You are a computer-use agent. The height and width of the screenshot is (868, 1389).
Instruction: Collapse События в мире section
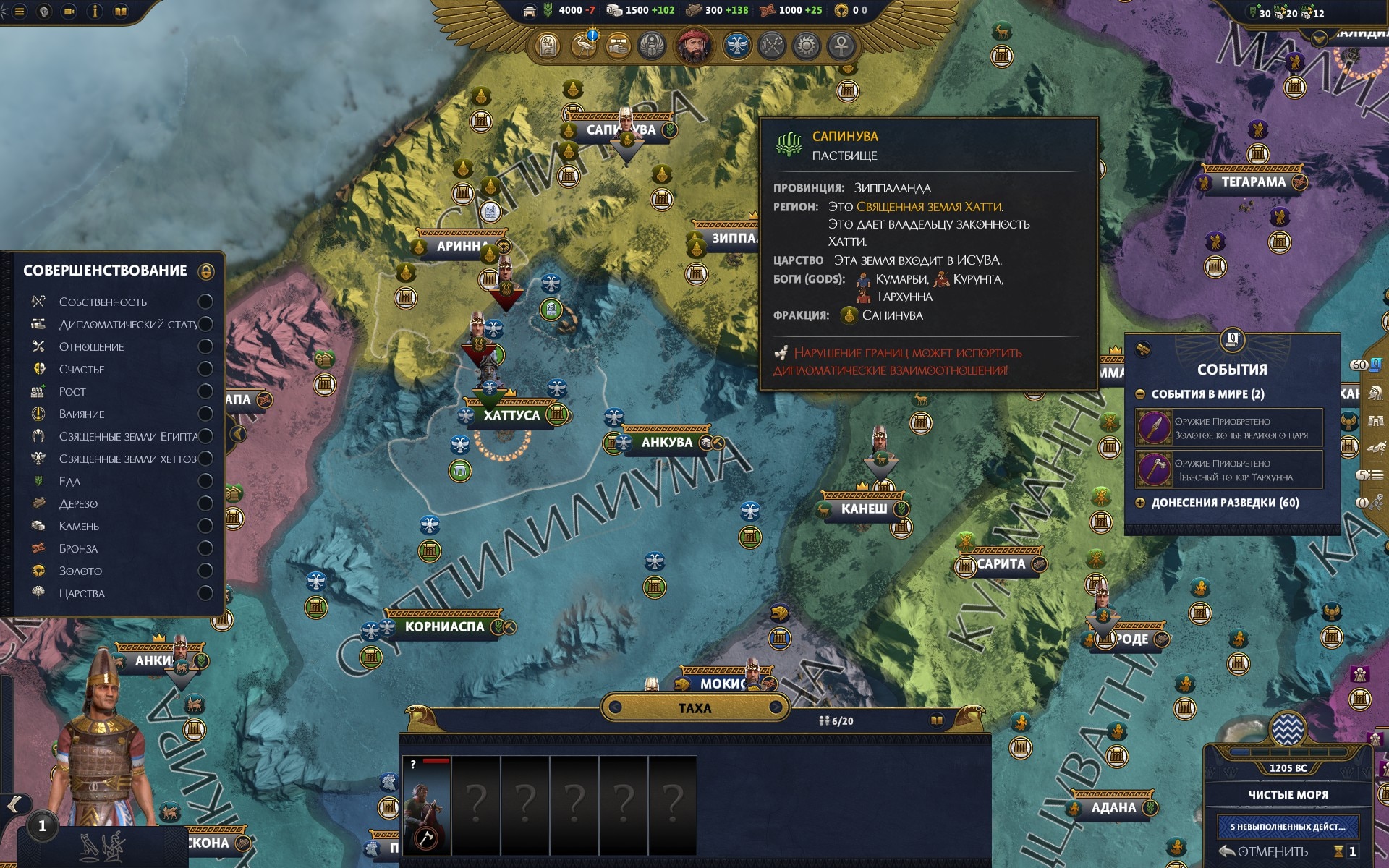point(1140,394)
